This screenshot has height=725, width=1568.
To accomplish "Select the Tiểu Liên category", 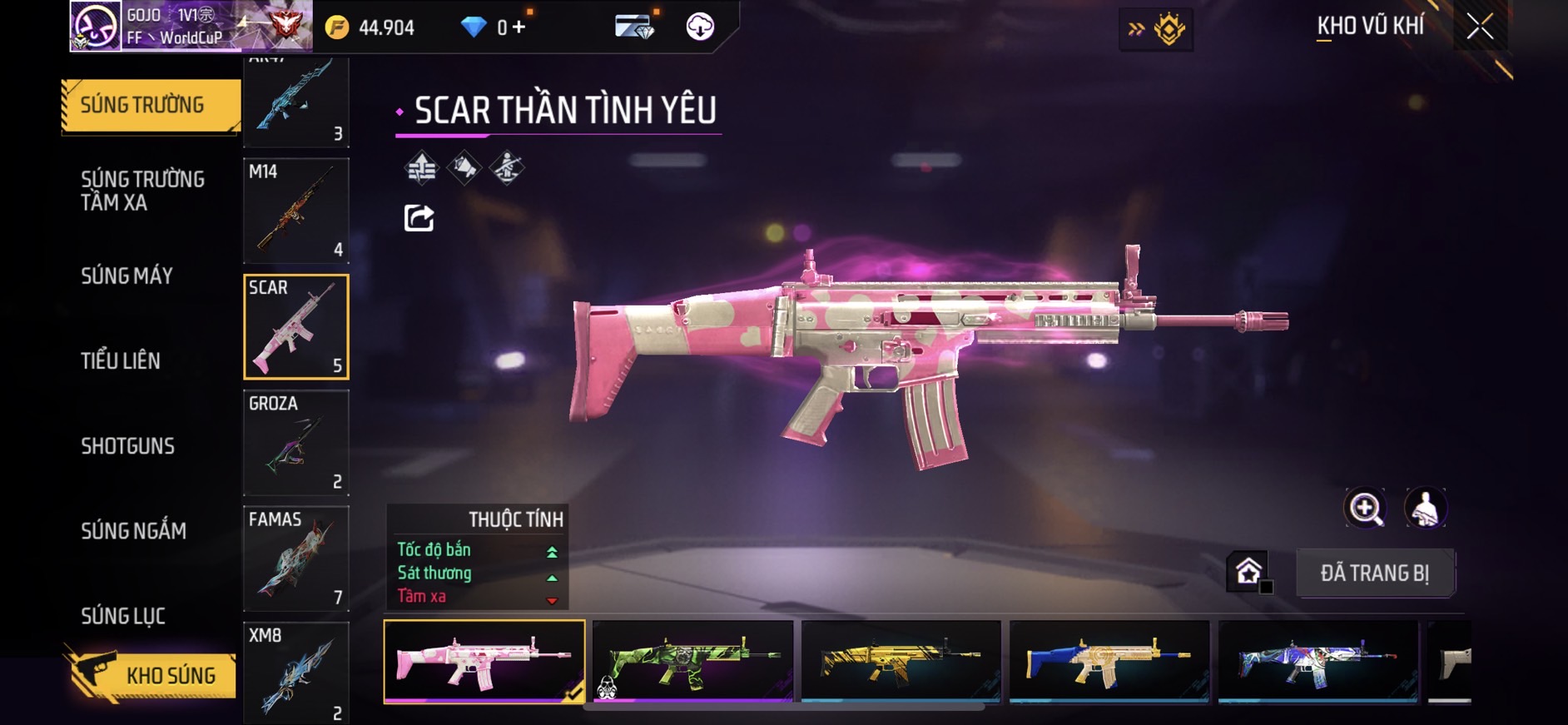I will (121, 360).
